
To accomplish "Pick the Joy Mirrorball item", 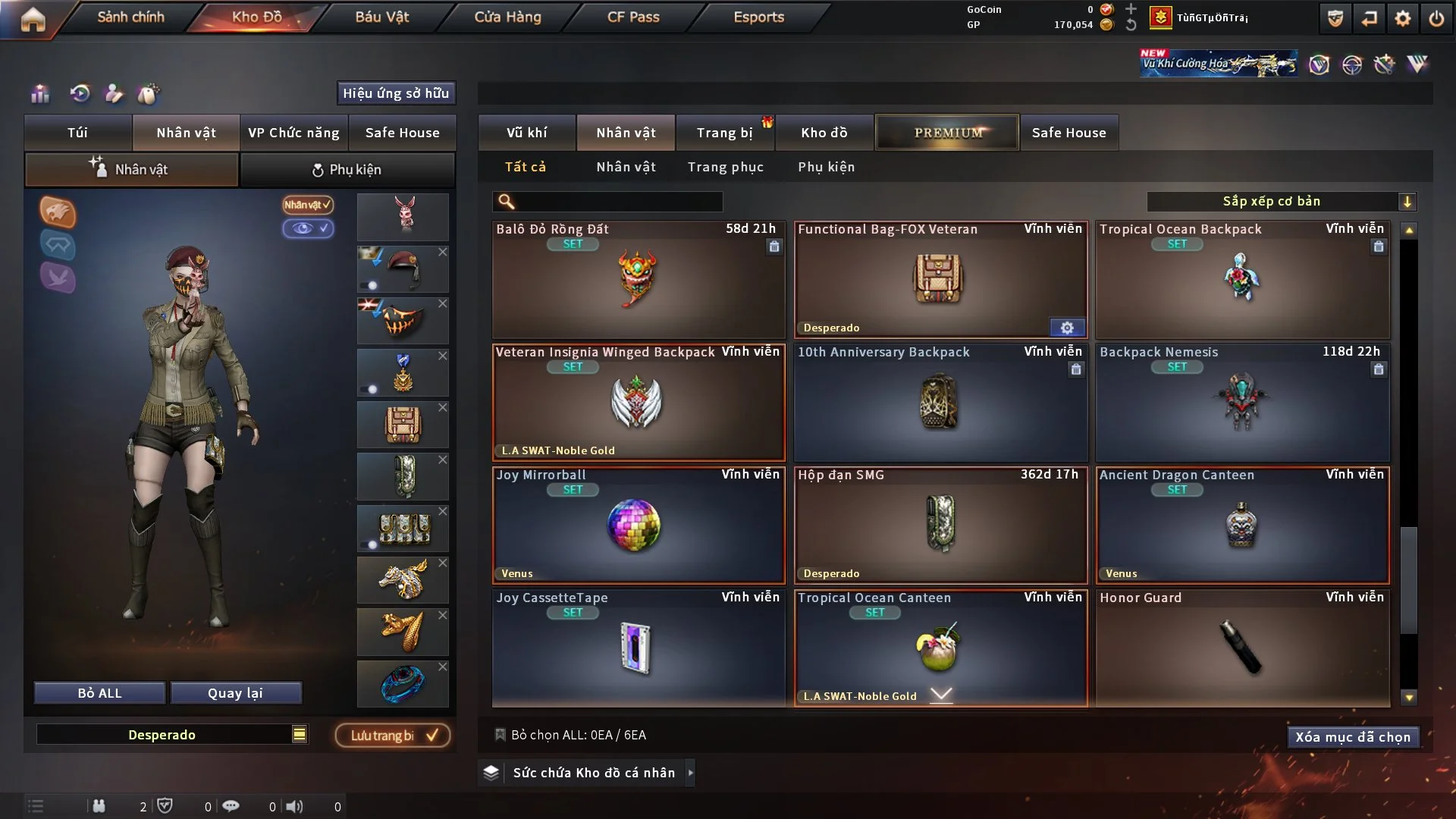I will (638, 525).
